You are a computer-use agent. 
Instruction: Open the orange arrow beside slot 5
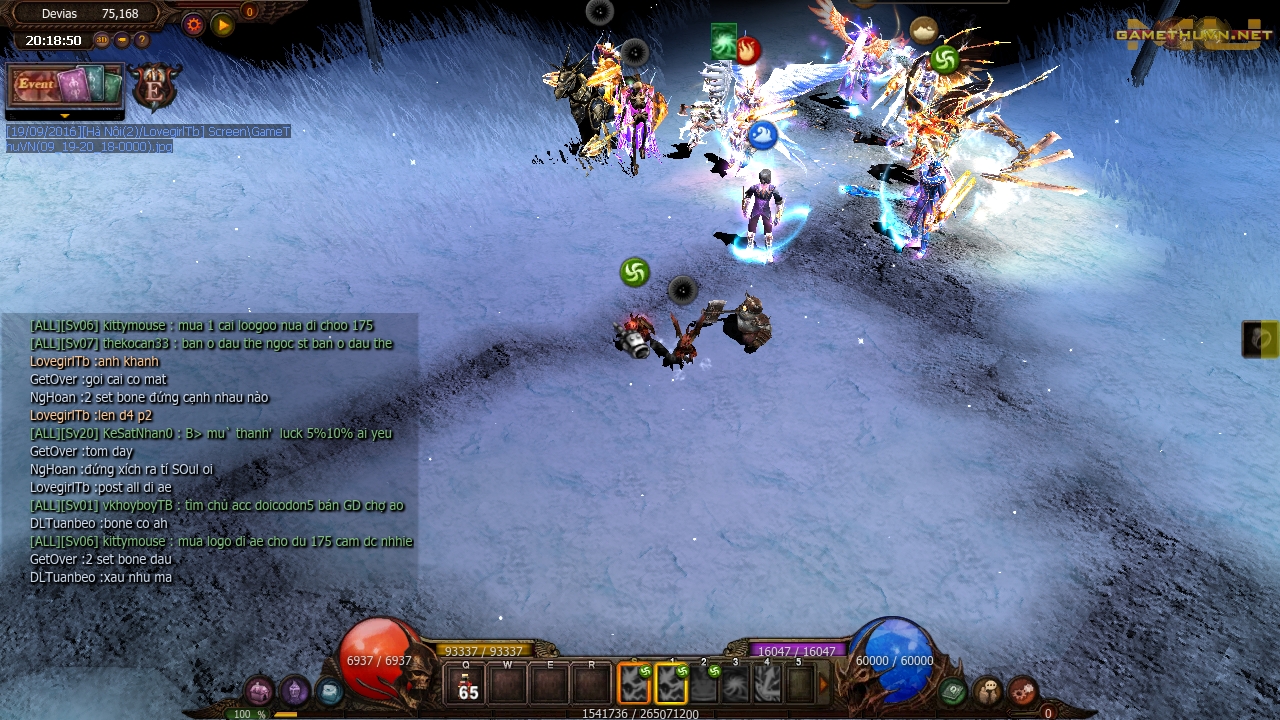[824, 682]
